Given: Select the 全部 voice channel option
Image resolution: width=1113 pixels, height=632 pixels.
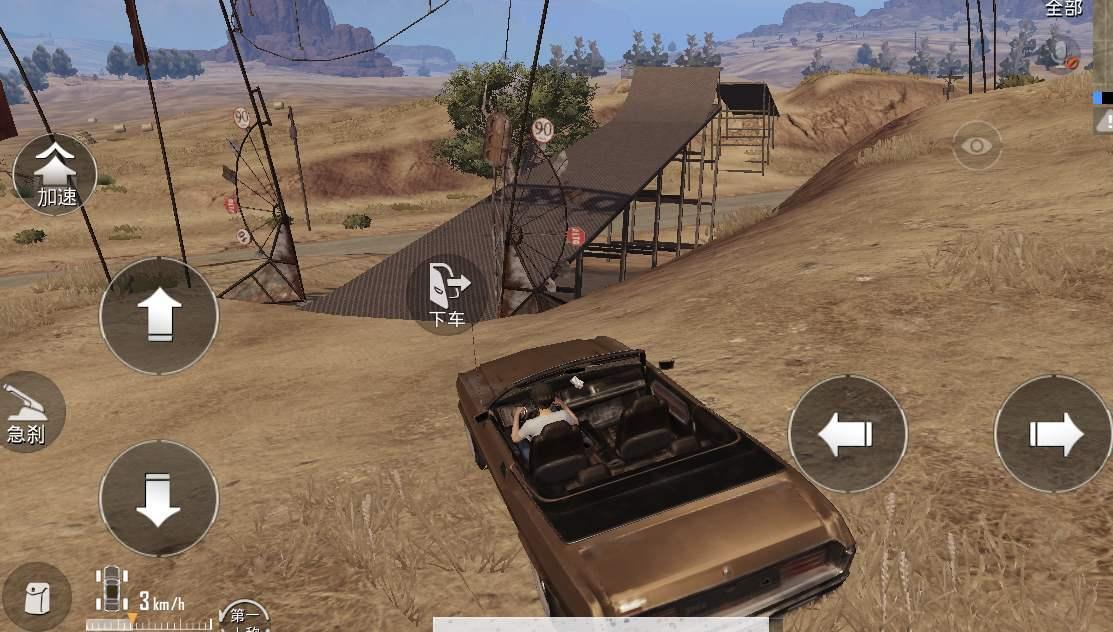Looking at the screenshot, I should [x=1064, y=9].
